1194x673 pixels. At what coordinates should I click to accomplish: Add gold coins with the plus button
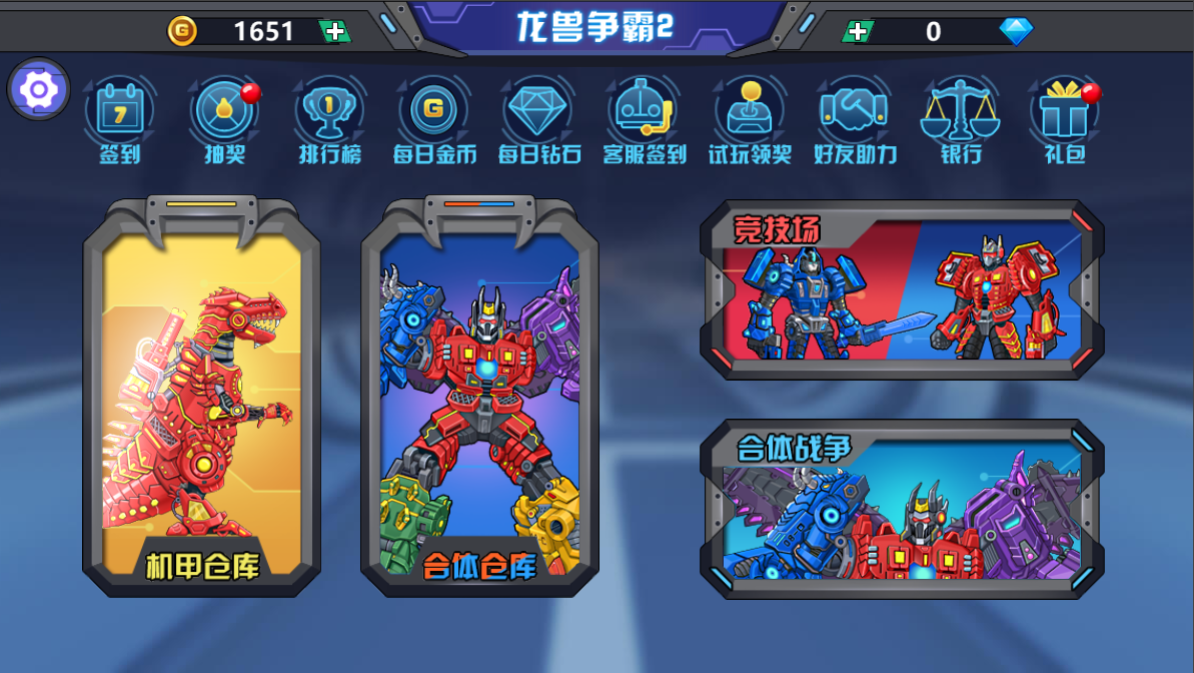coord(335,31)
